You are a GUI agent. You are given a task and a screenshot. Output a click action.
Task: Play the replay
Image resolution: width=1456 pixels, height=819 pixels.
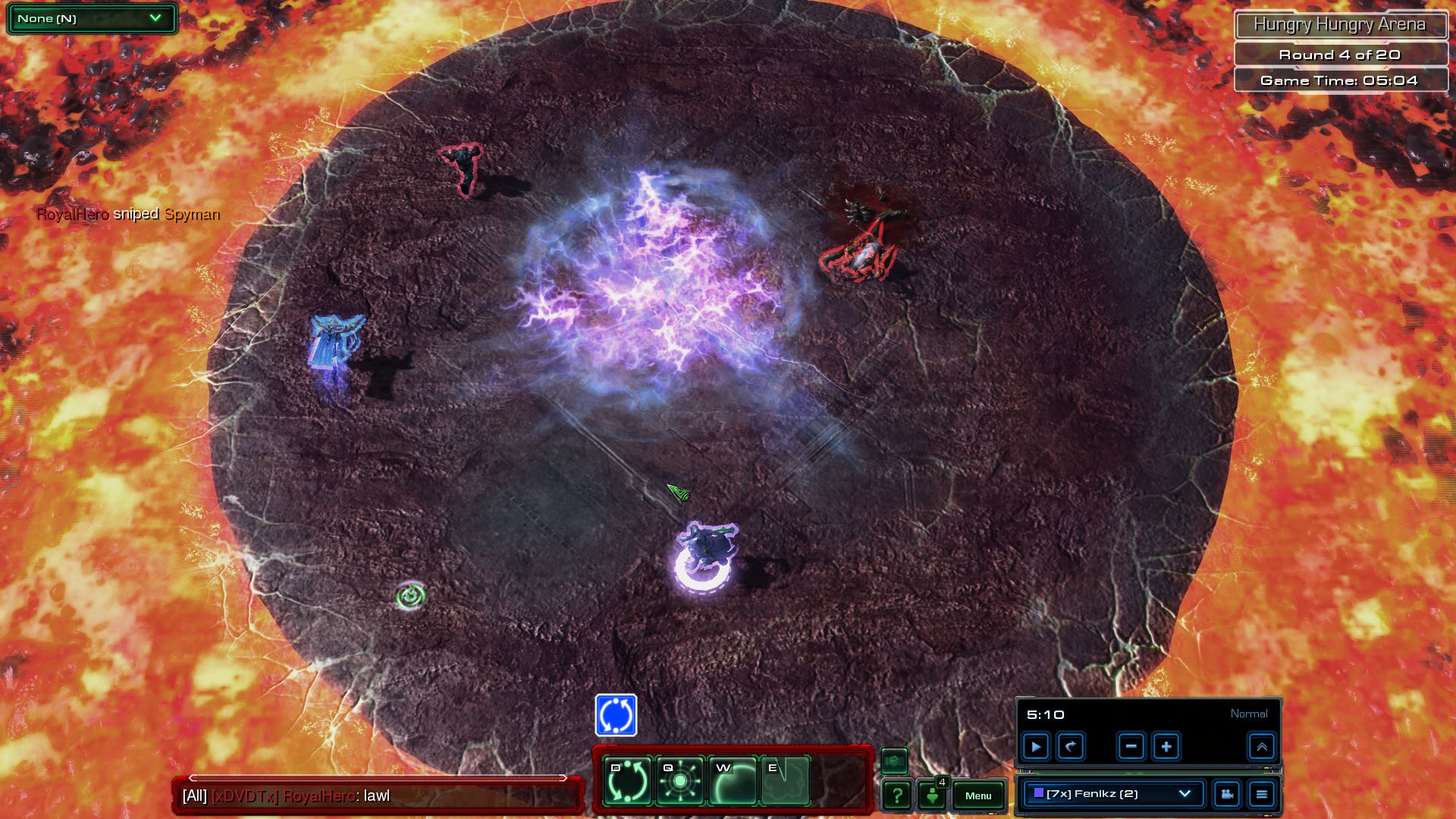(1036, 747)
